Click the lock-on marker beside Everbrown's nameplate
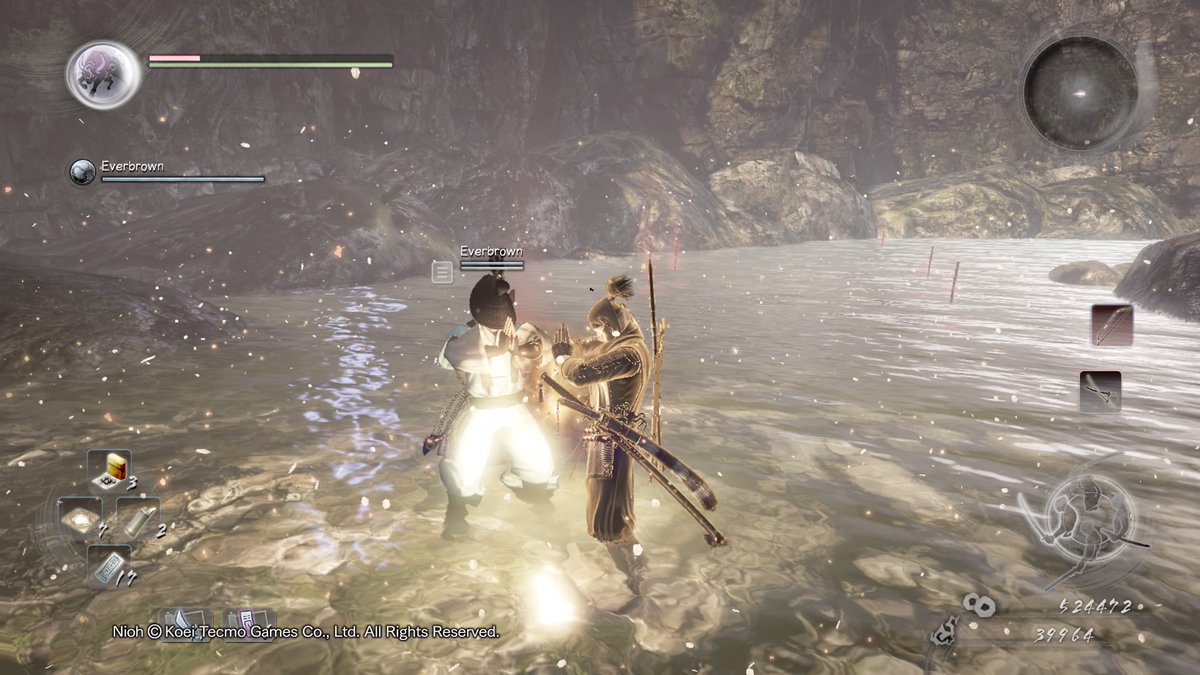 [442, 271]
